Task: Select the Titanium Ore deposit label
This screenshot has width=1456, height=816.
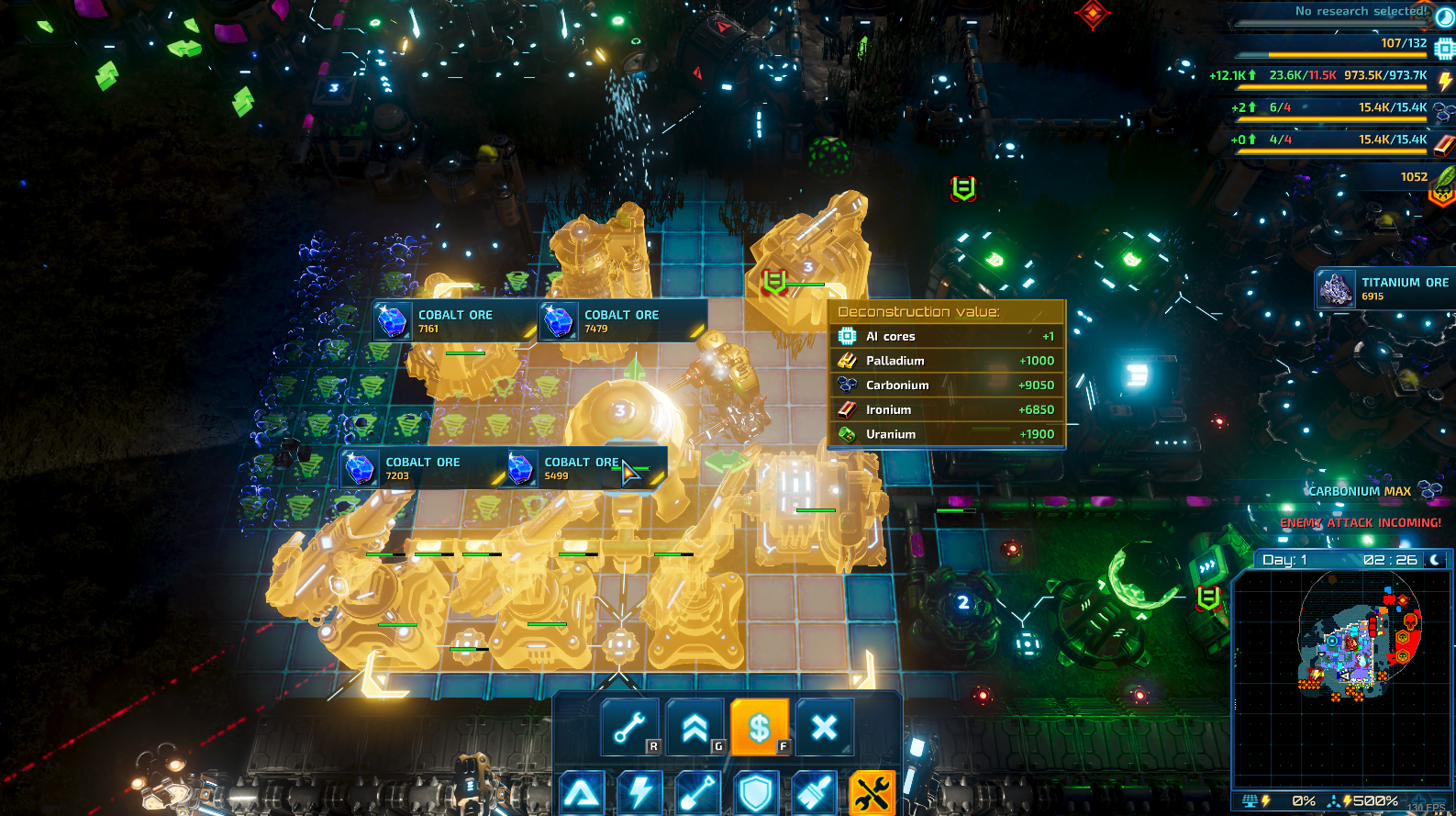Action: (1385, 289)
